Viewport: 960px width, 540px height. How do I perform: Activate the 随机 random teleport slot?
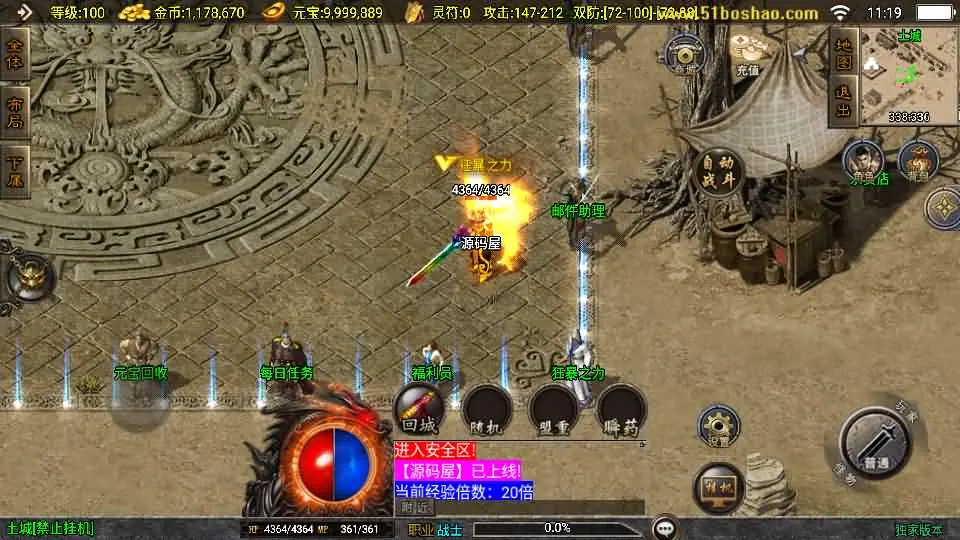point(487,411)
